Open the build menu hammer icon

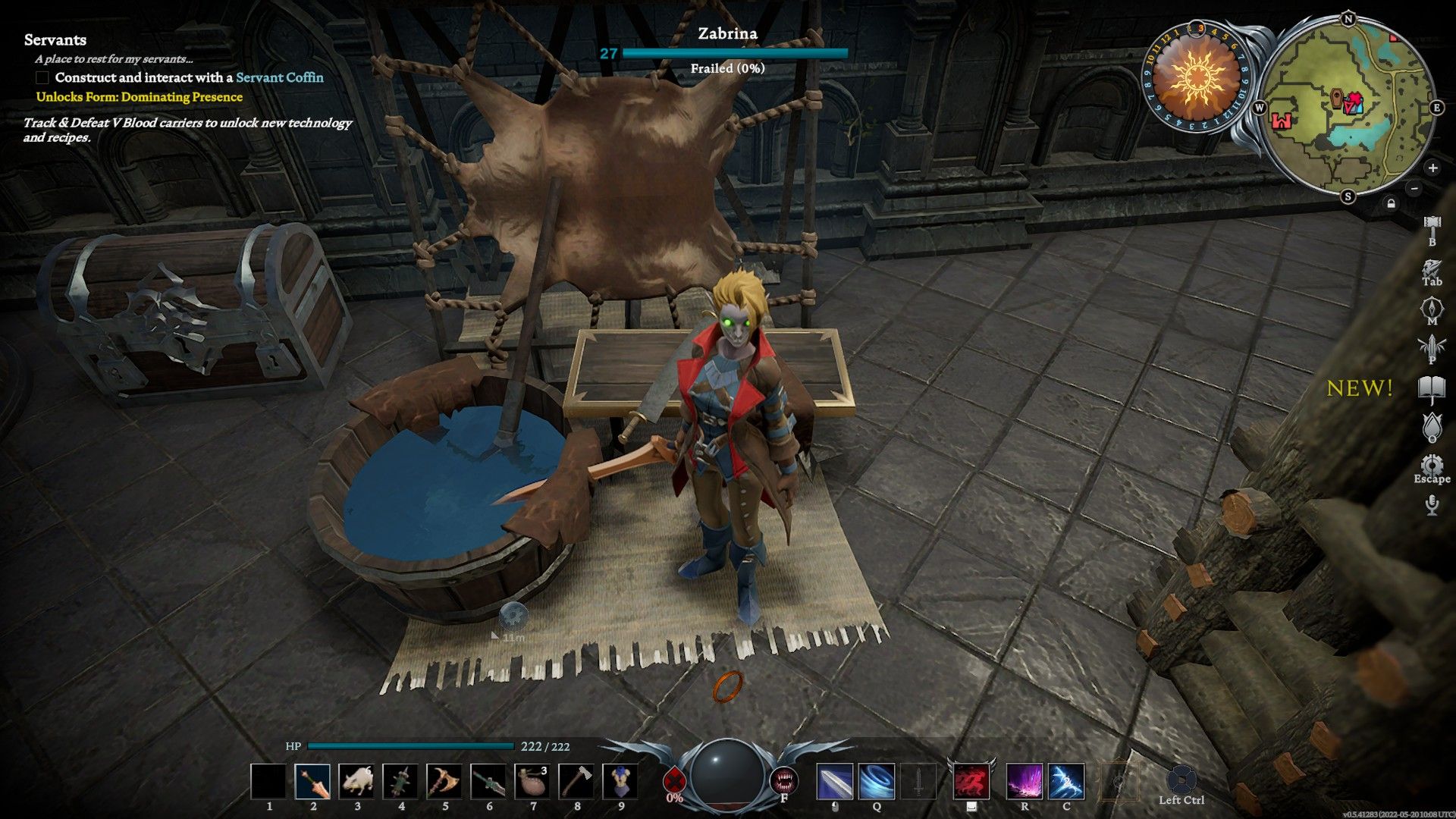(x=1432, y=225)
